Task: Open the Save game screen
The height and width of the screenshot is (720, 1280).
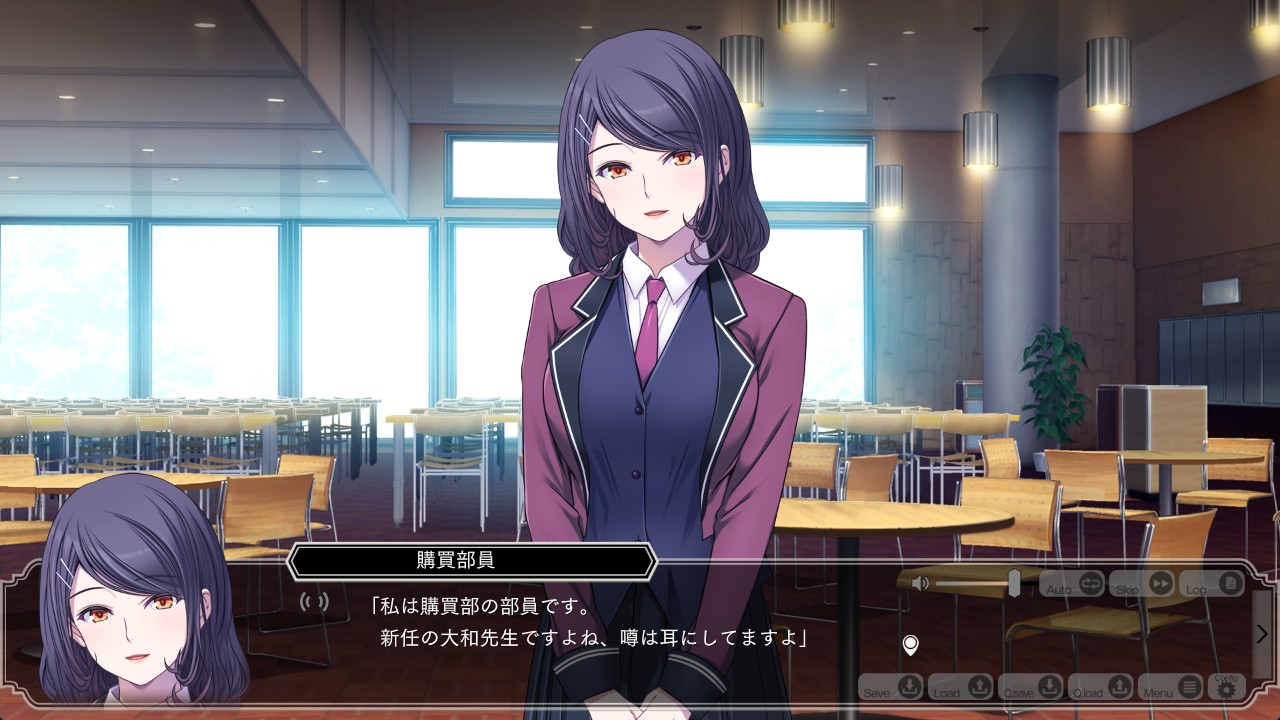Action: coord(891,687)
